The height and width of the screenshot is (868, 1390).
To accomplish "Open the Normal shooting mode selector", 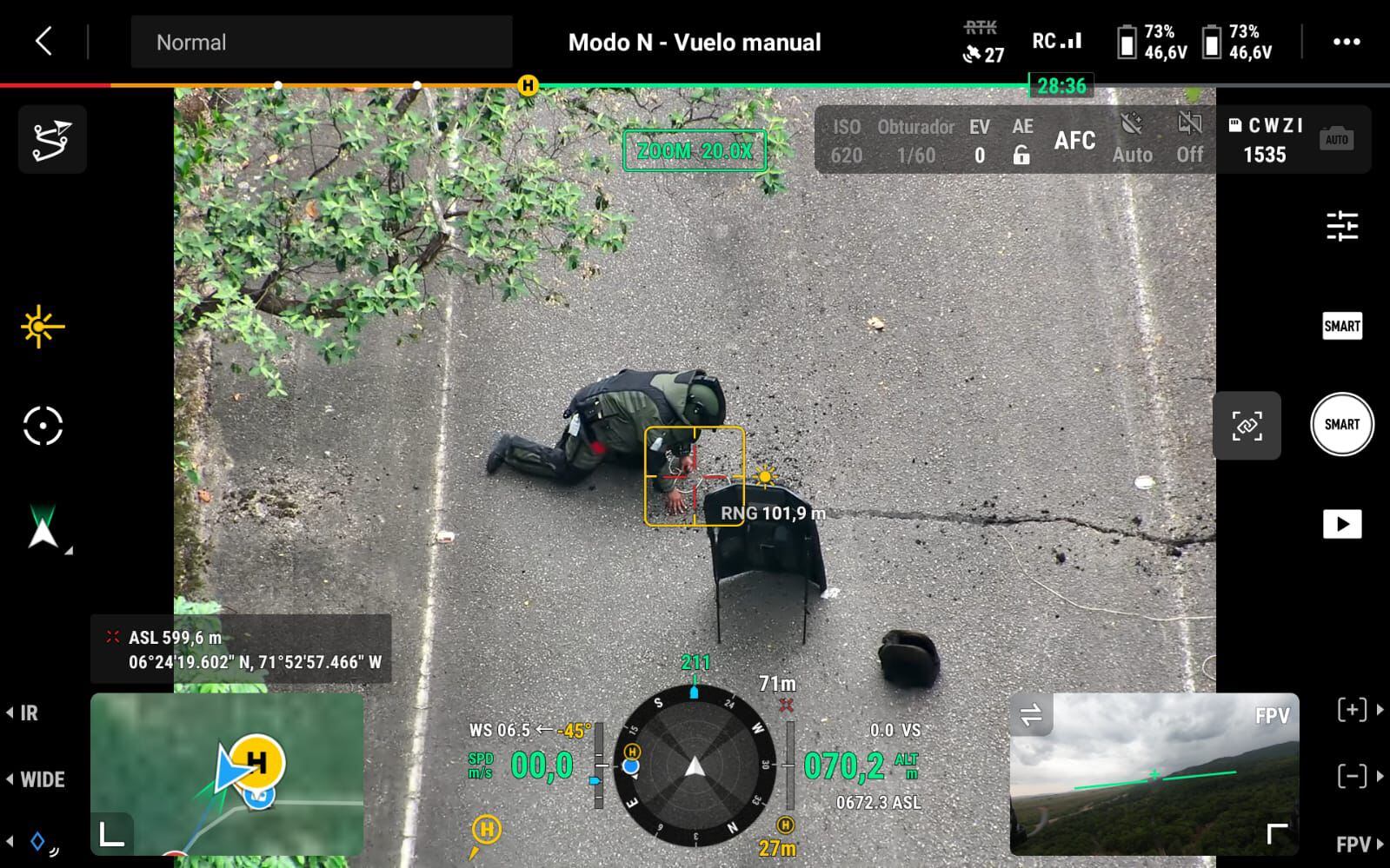I will point(321,42).
